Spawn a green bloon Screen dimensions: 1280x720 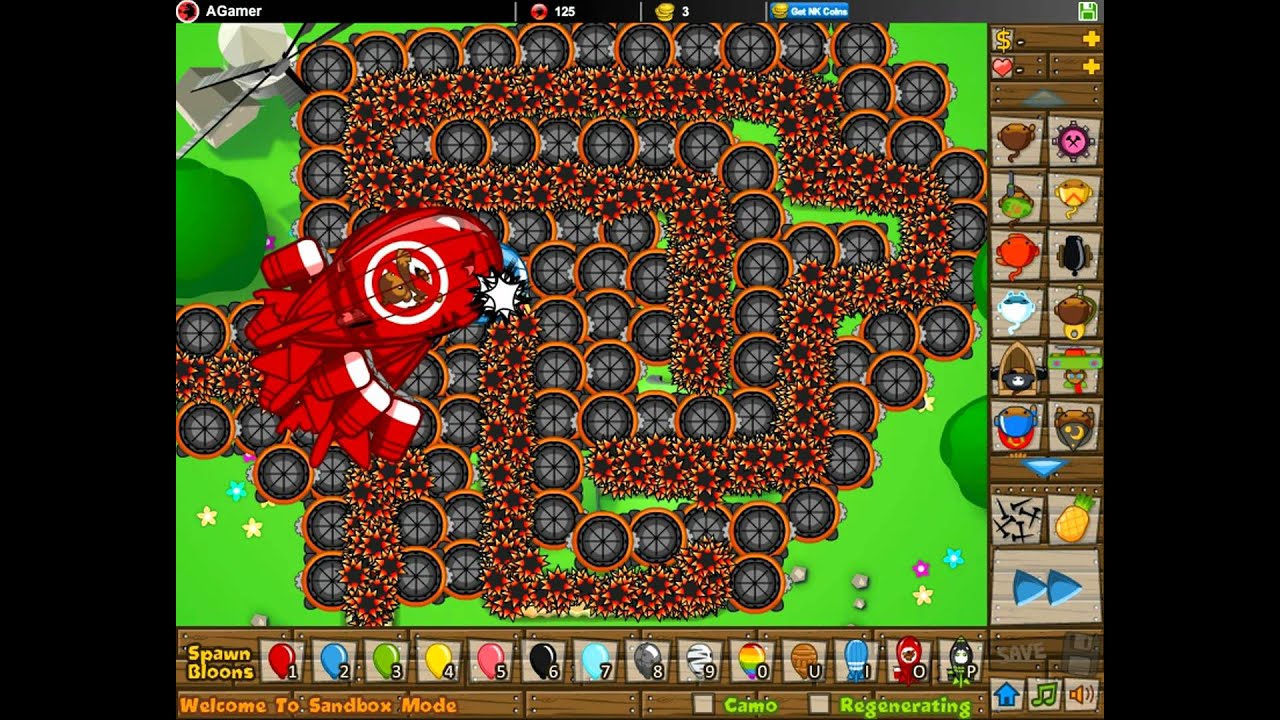[x=387, y=661]
